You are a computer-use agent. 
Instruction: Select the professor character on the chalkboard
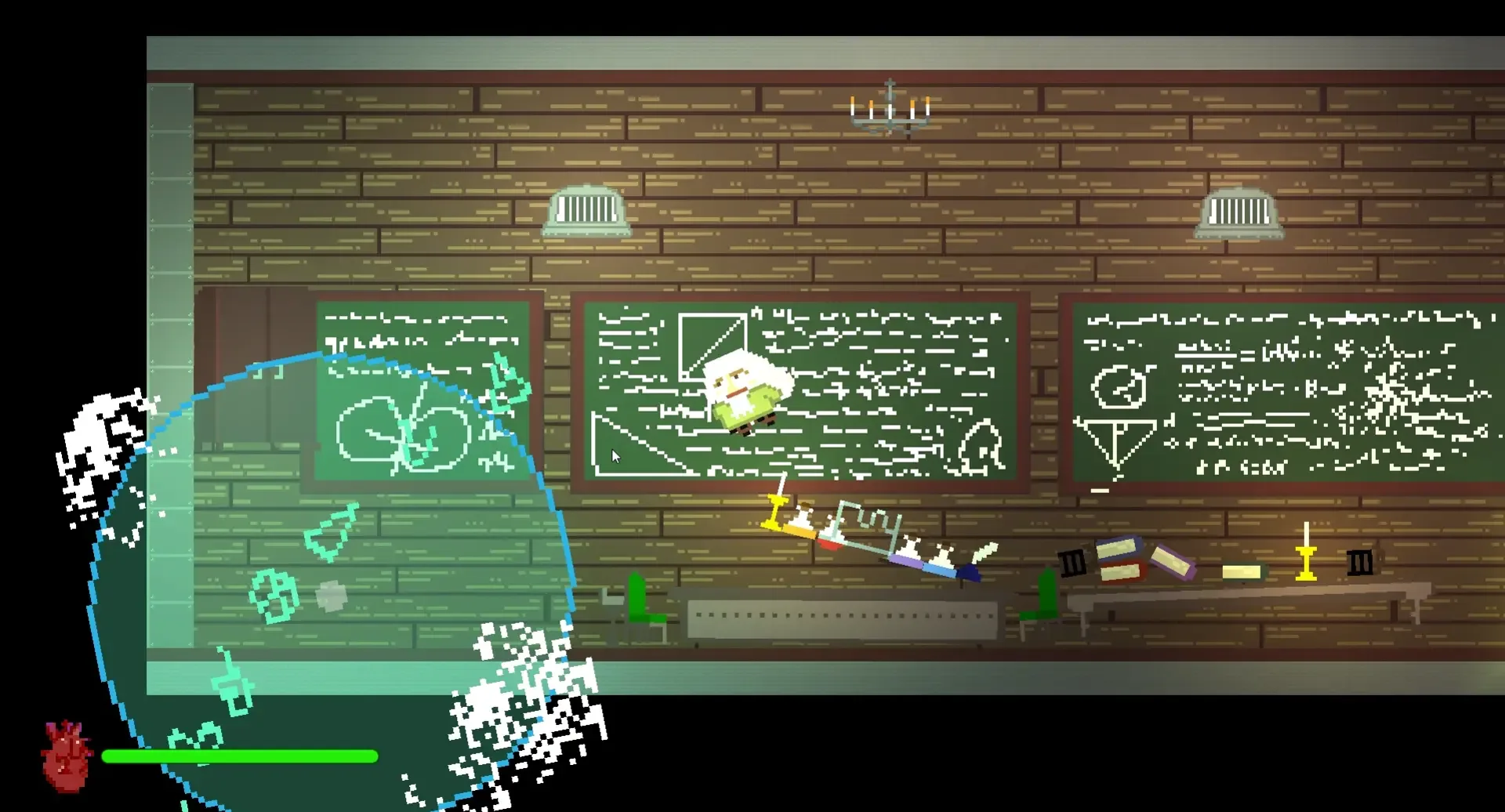click(x=745, y=396)
